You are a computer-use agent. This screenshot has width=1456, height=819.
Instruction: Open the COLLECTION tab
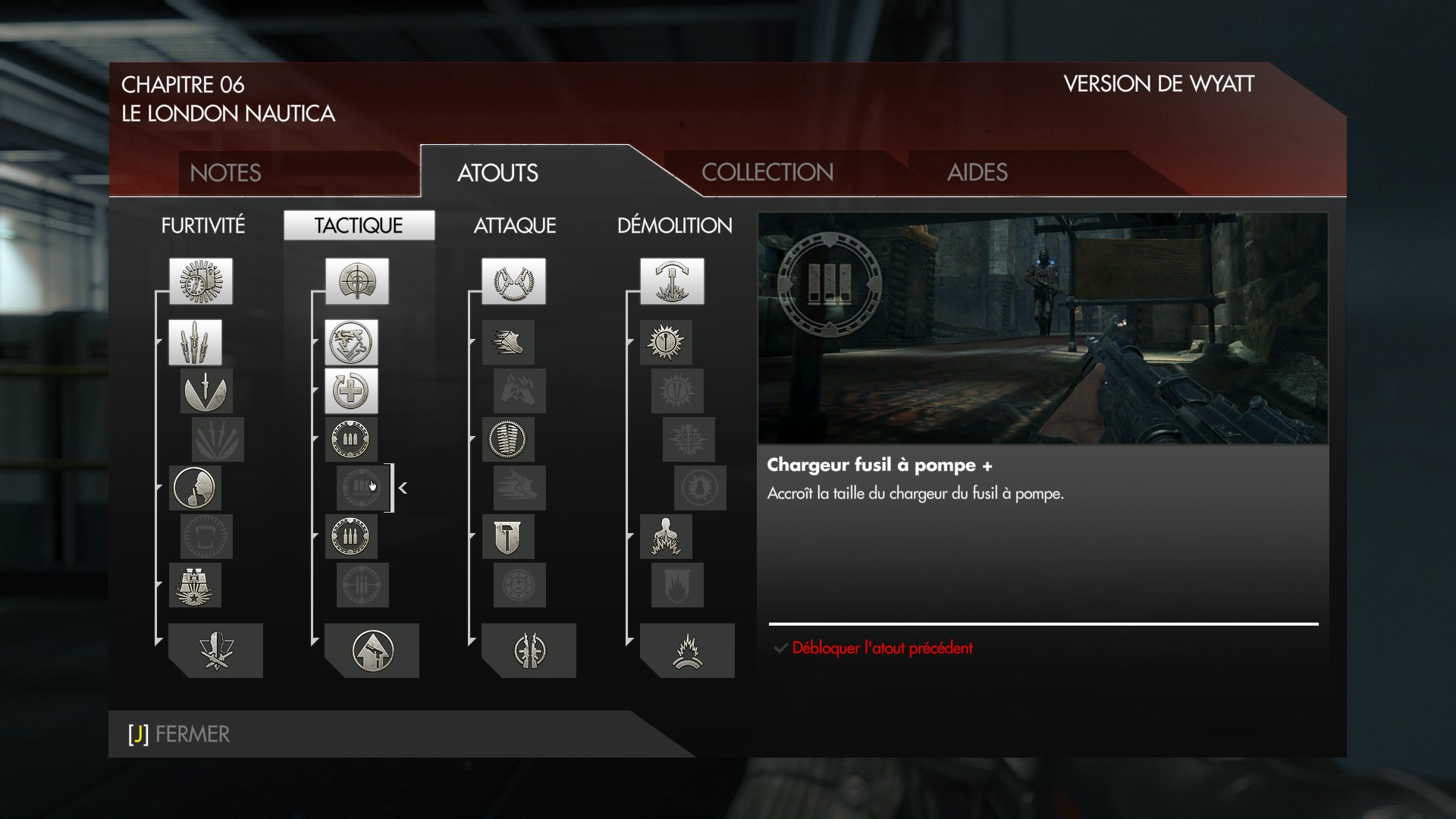767,172
